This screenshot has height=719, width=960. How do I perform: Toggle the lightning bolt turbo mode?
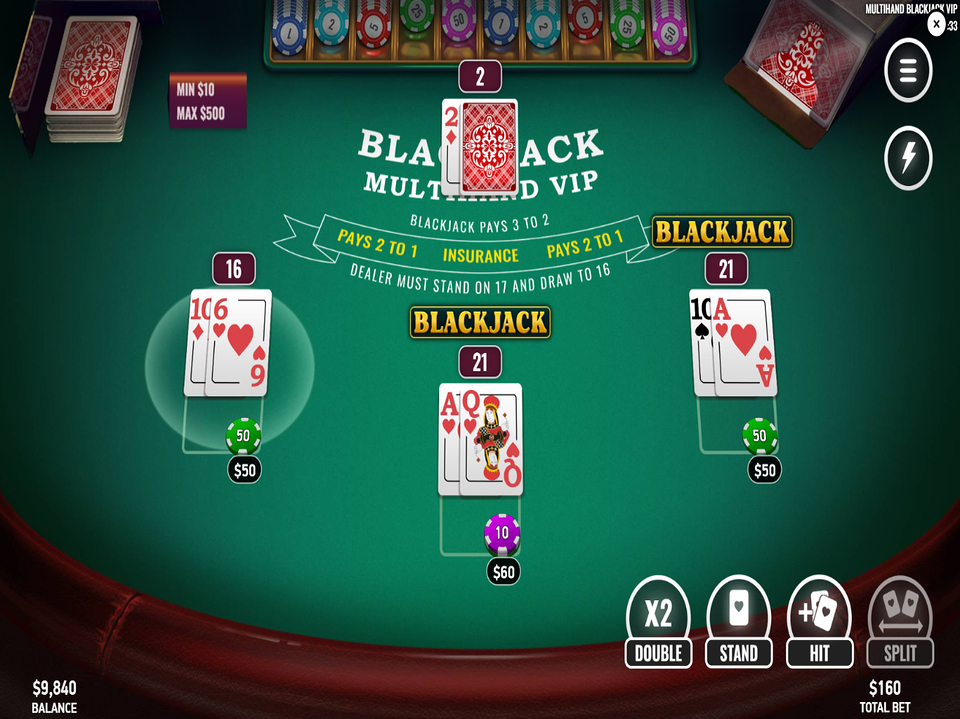click(x=908, y=158)
